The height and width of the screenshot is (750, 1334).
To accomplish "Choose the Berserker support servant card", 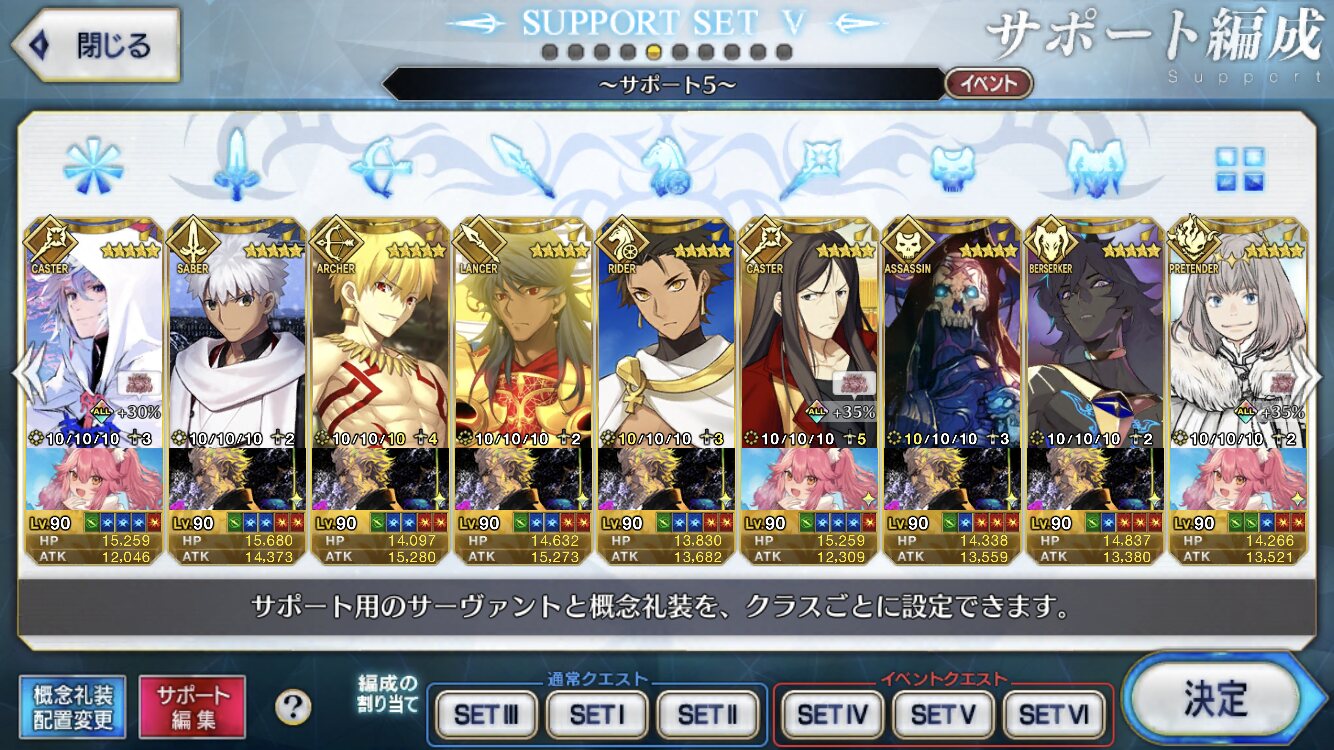I will pos(1094,340).
